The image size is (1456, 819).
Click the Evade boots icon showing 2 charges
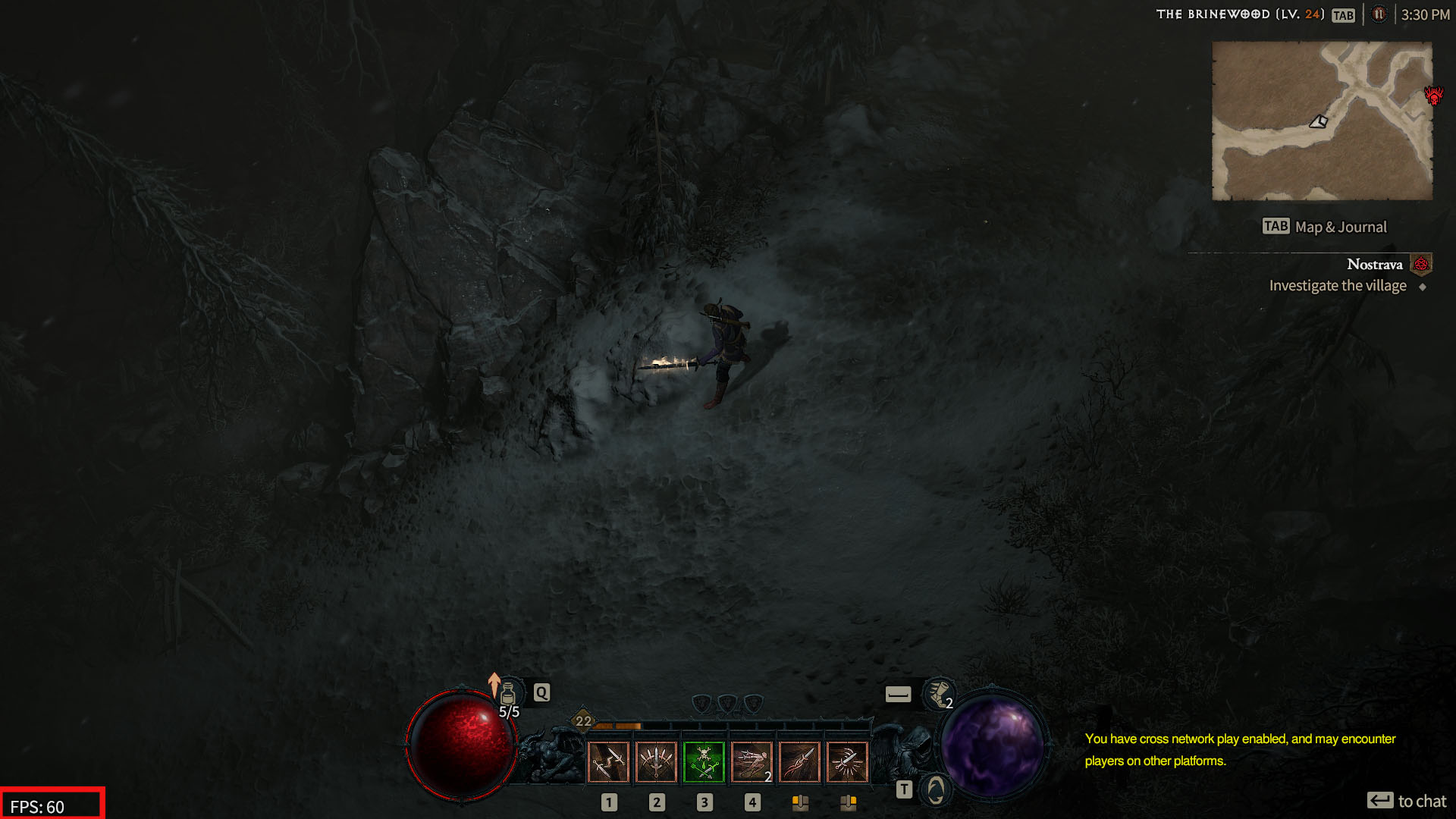tap(940, 694)
